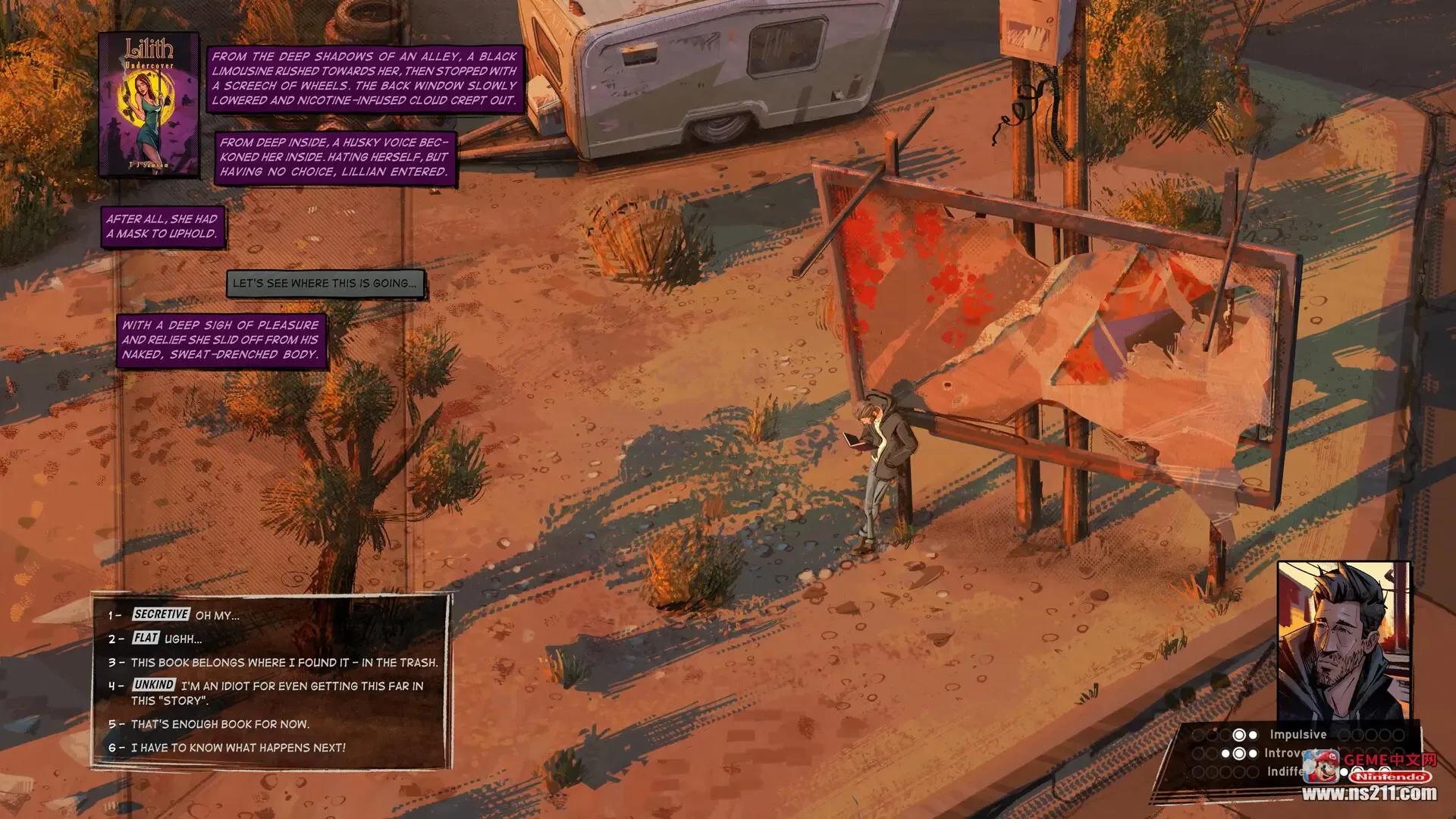Choose the Unkind "I'm an idiot" option
1456x819 pixels.
(277, 692)
